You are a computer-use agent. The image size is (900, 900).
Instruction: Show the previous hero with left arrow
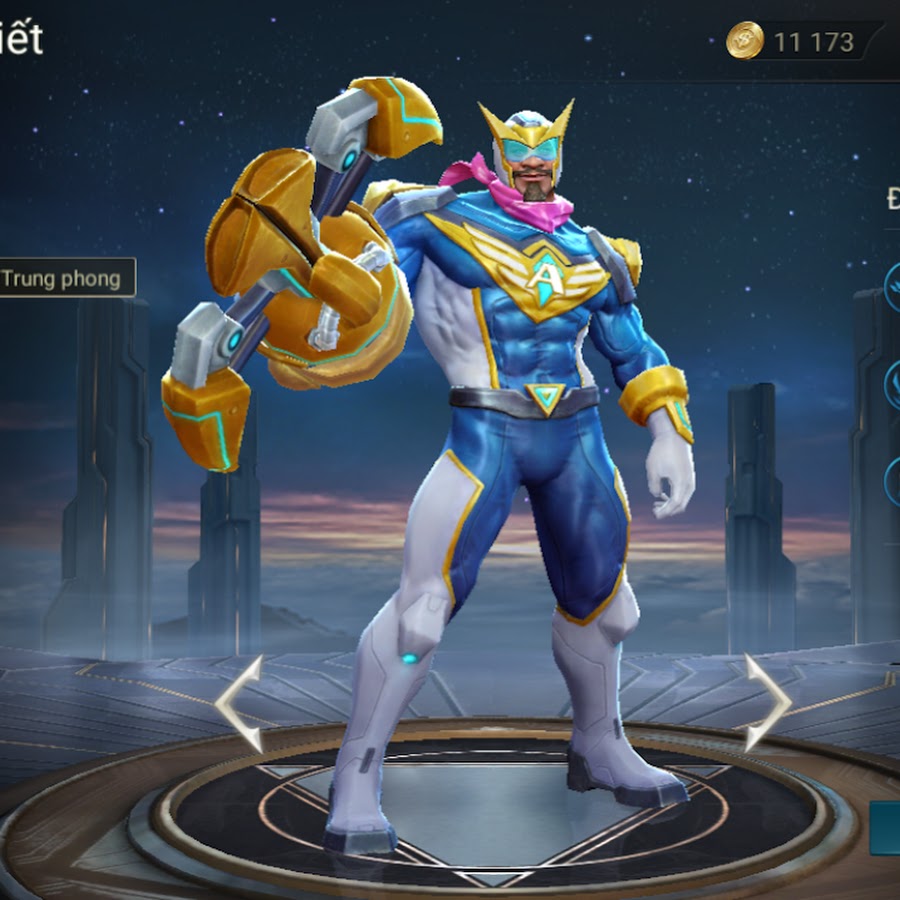pos(240,703)
